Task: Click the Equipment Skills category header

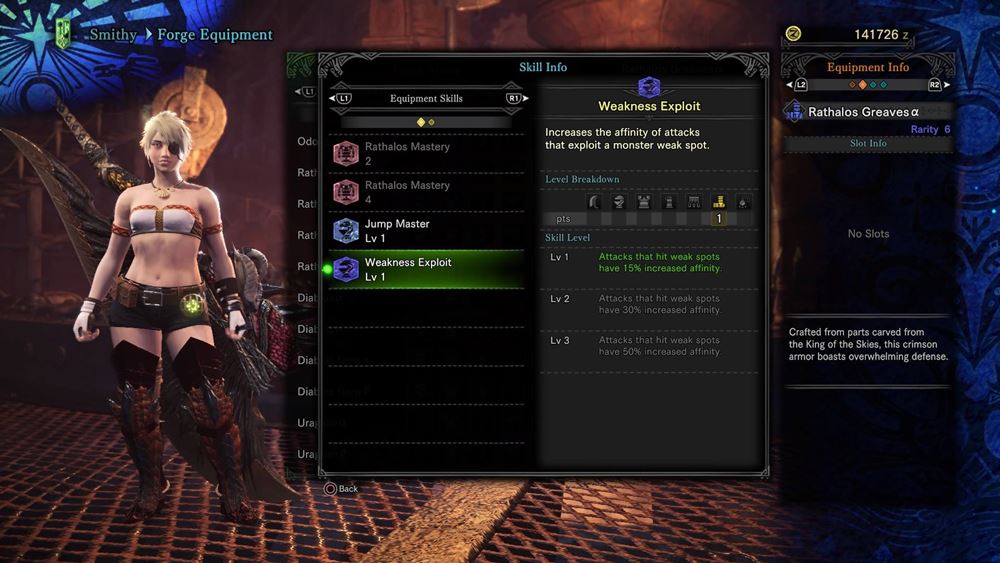Action: 427,99
